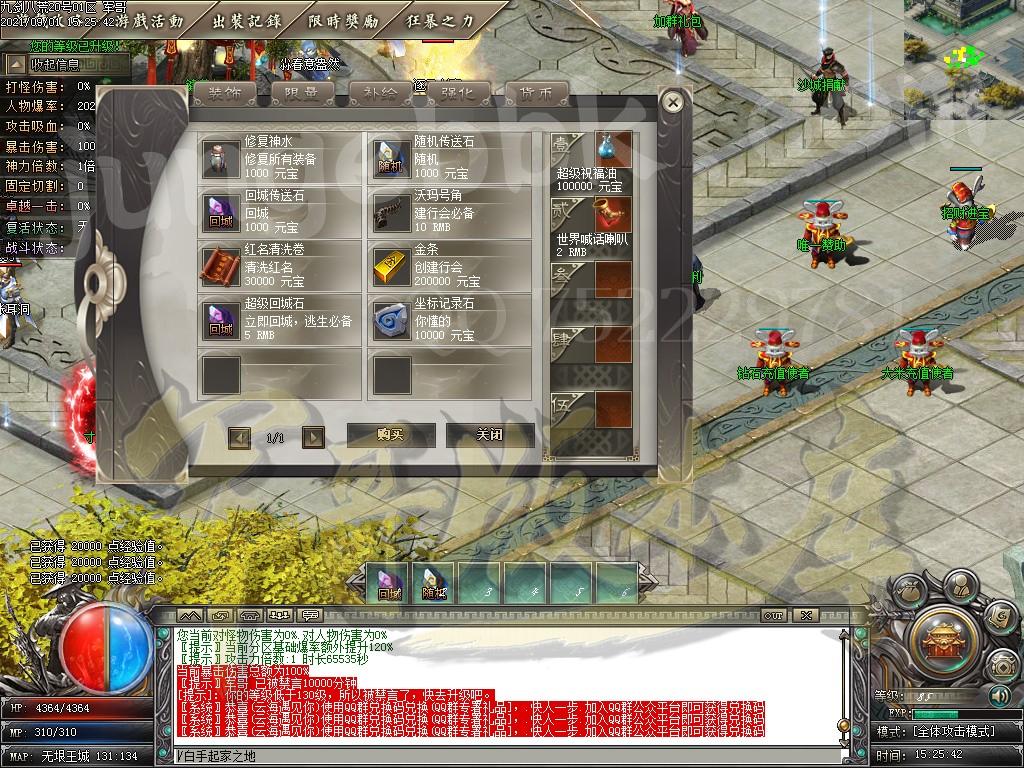Go to the next shop page arrow

tap(313, 437)
